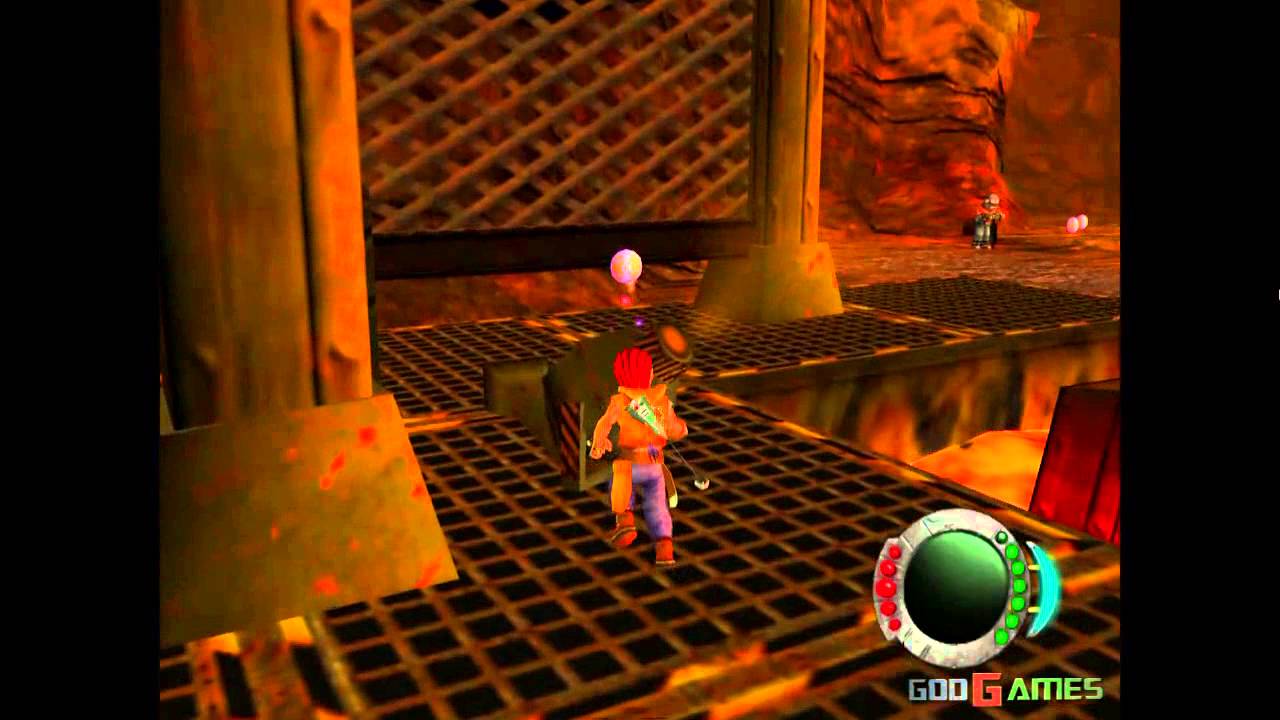Select the twin pink orbs on the ledge
This screenshot has height=720, width=1280.
point(1077,221)
